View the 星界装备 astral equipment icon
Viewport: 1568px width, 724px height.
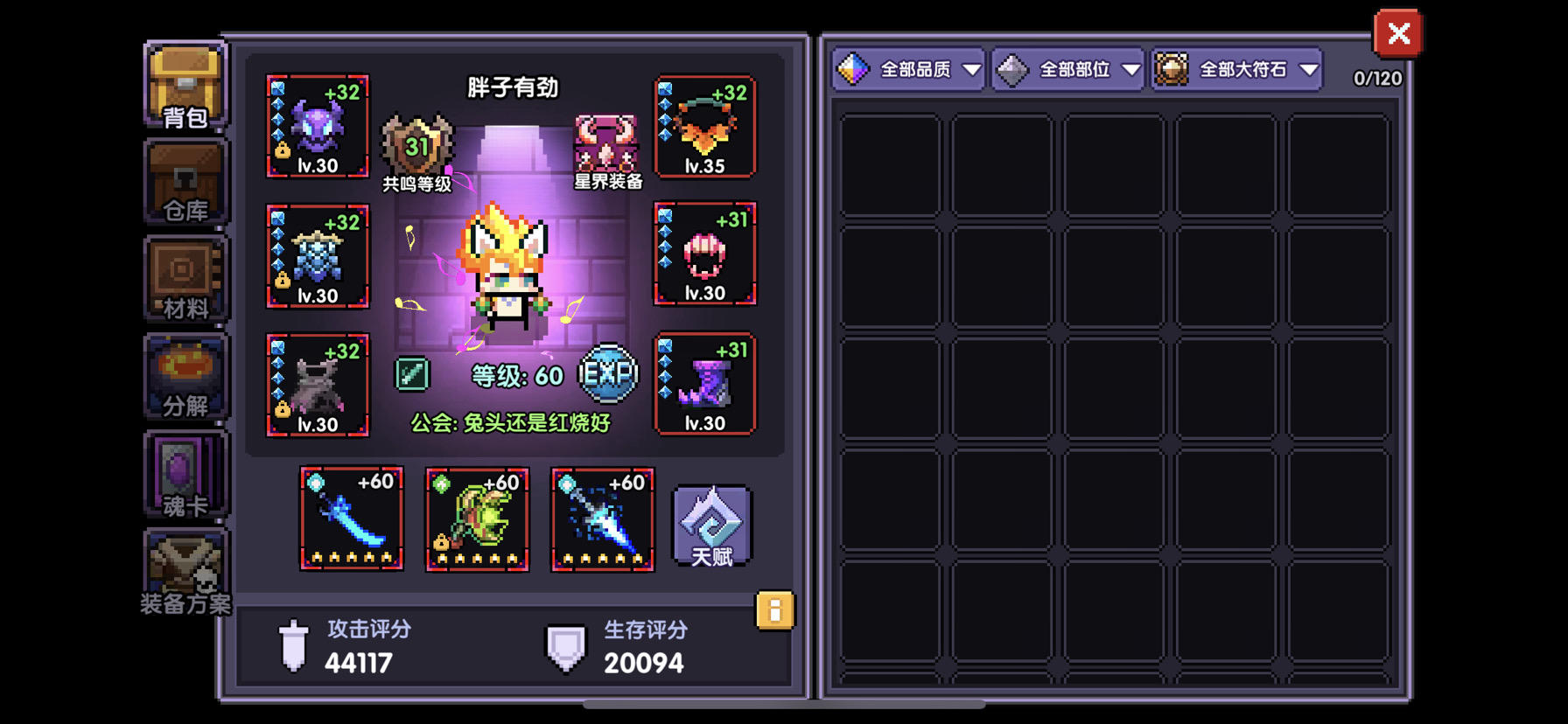pos(606,144)
